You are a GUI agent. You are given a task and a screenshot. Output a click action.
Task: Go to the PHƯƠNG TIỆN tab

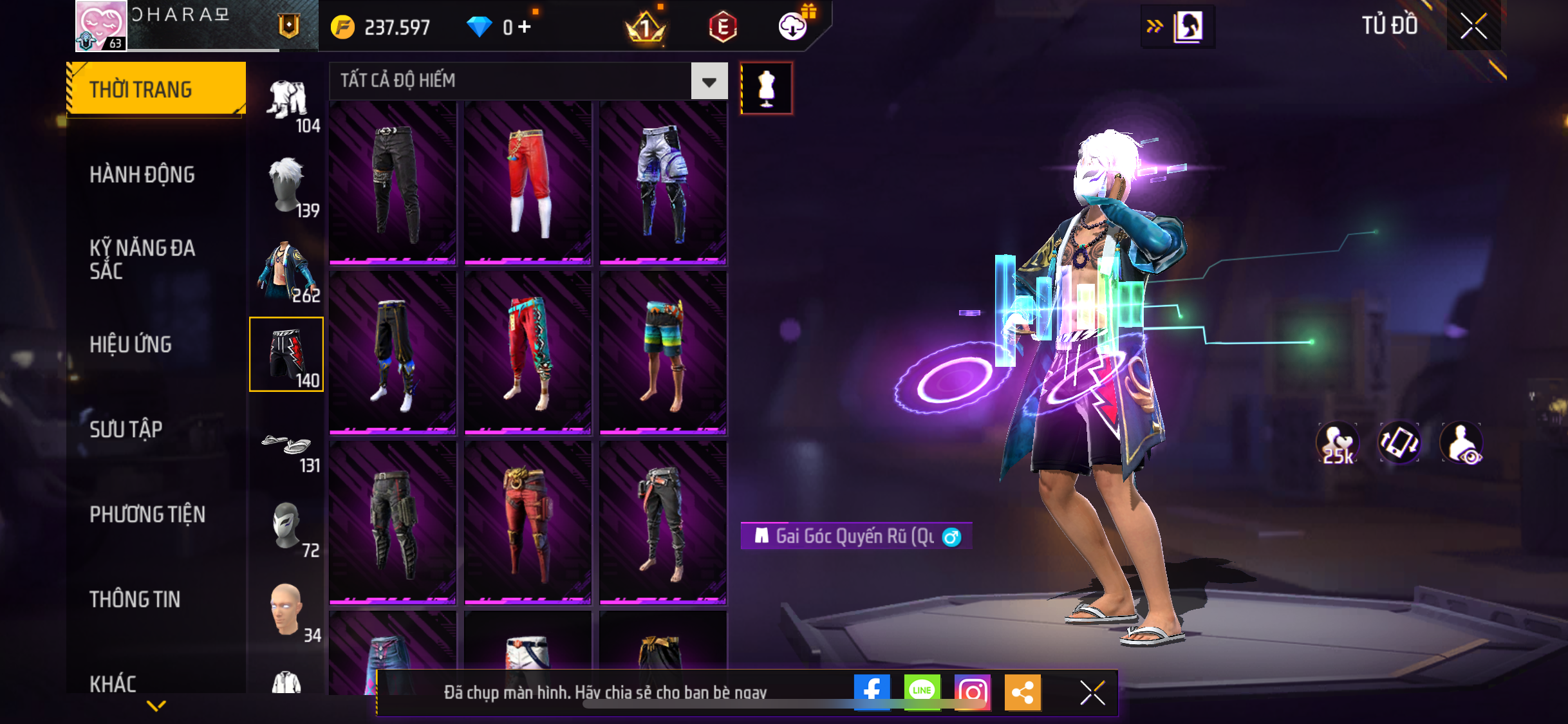147,514
